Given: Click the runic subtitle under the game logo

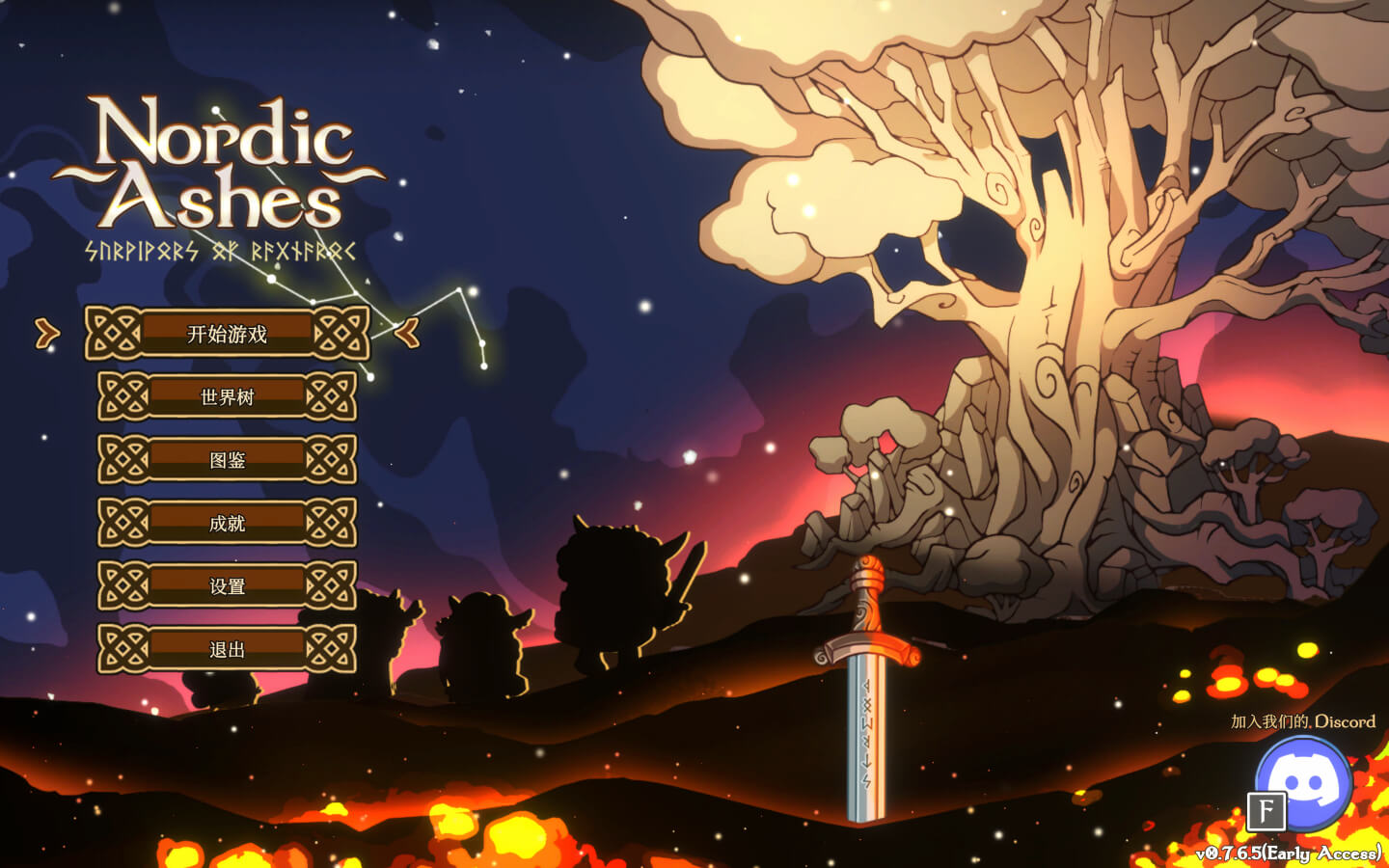Looking at the screenshot, I should coord(220,248).
